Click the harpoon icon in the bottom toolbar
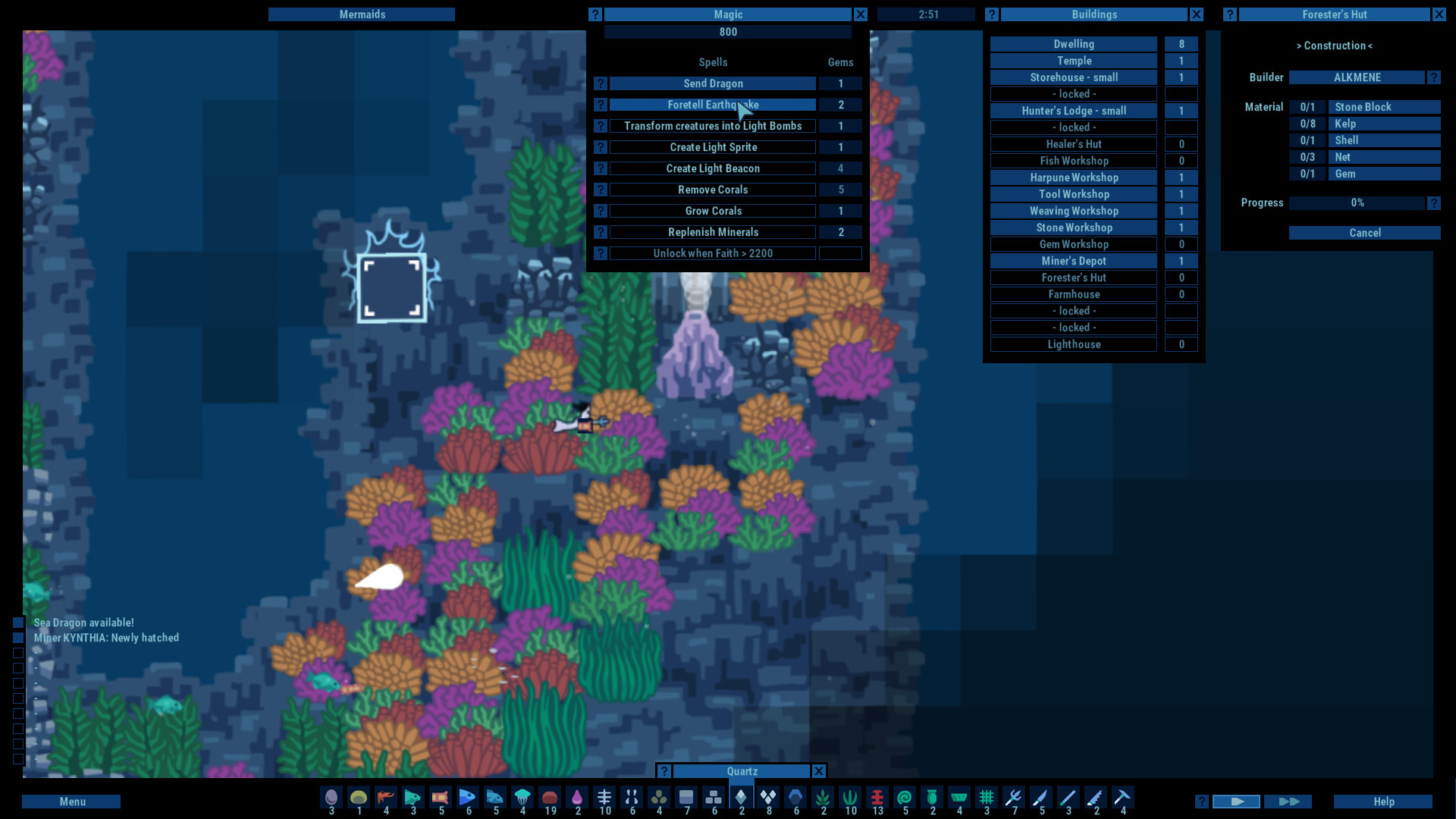This screenshot has height=819, width=1456. (1014, 799)
